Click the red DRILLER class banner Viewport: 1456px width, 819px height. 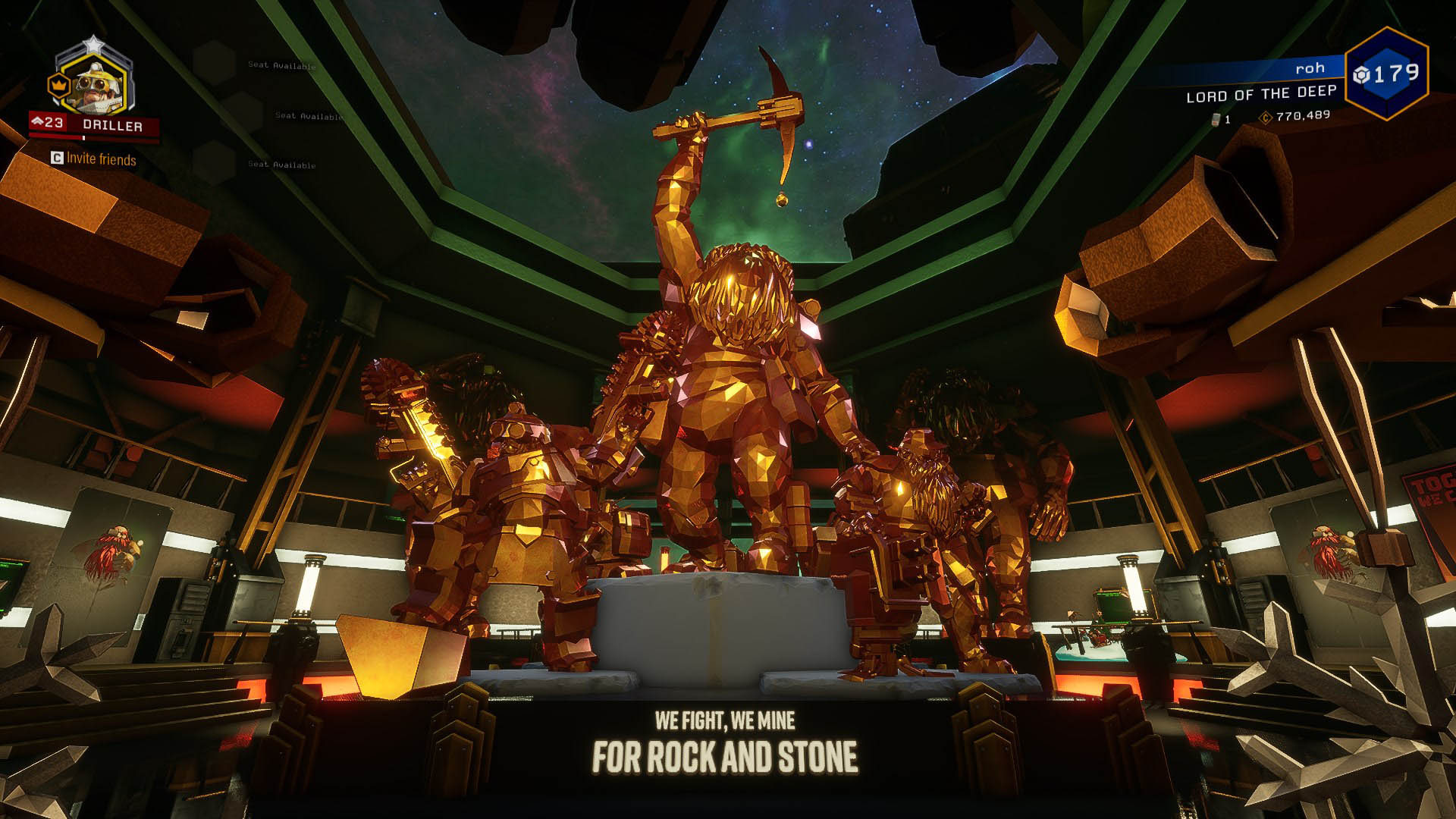114,125
